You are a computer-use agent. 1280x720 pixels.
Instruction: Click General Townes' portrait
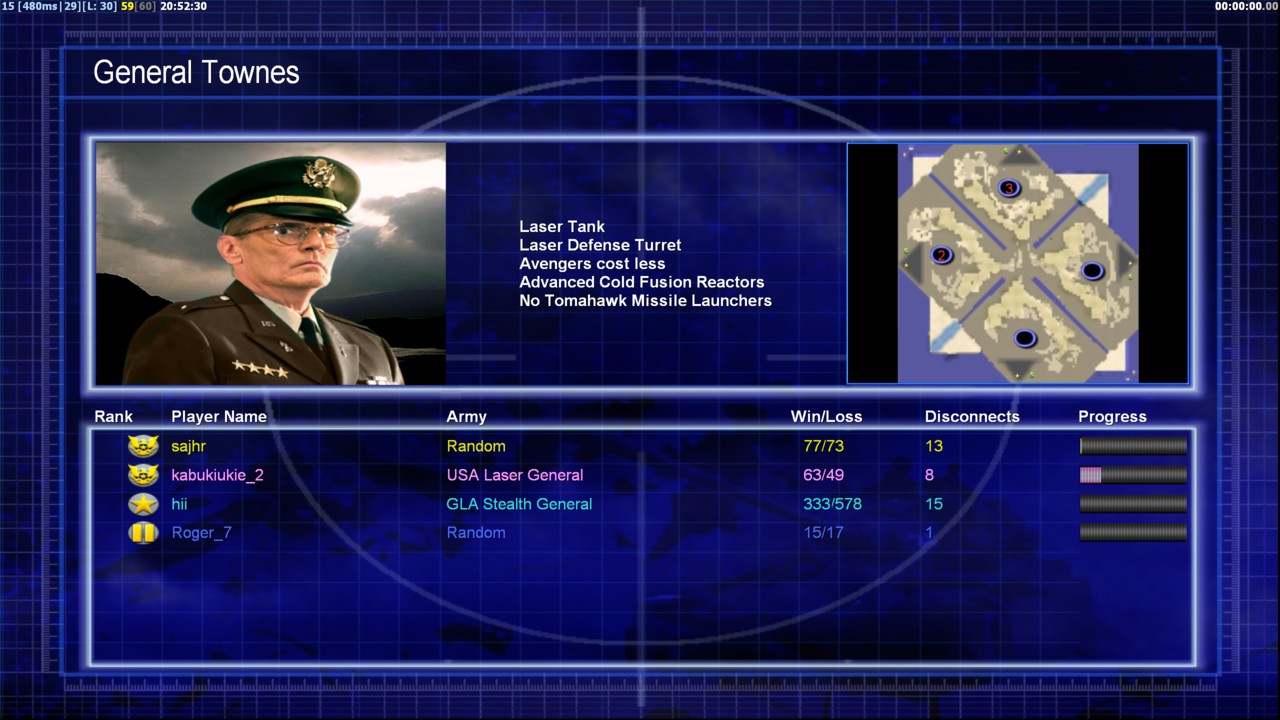pos(270,263)
